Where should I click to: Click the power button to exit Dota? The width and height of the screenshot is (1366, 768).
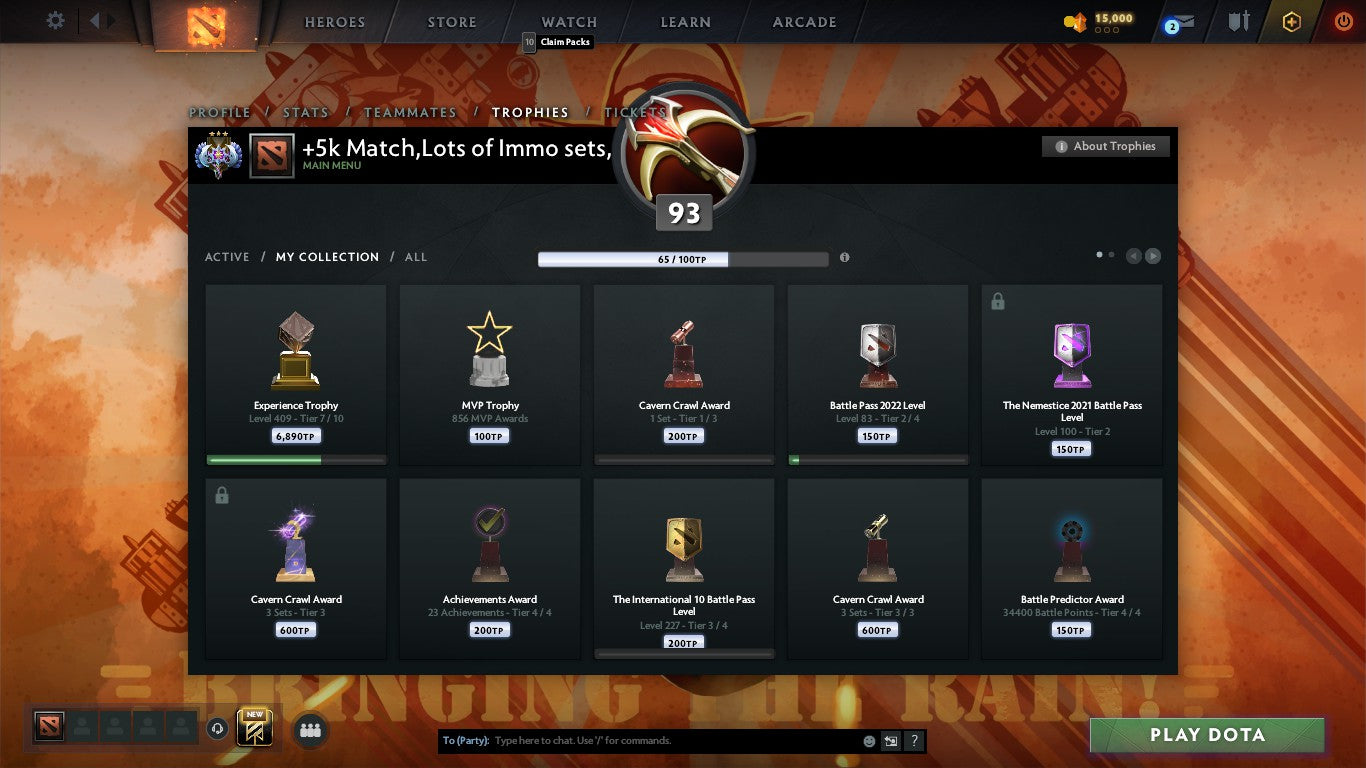click(1343, 21)
